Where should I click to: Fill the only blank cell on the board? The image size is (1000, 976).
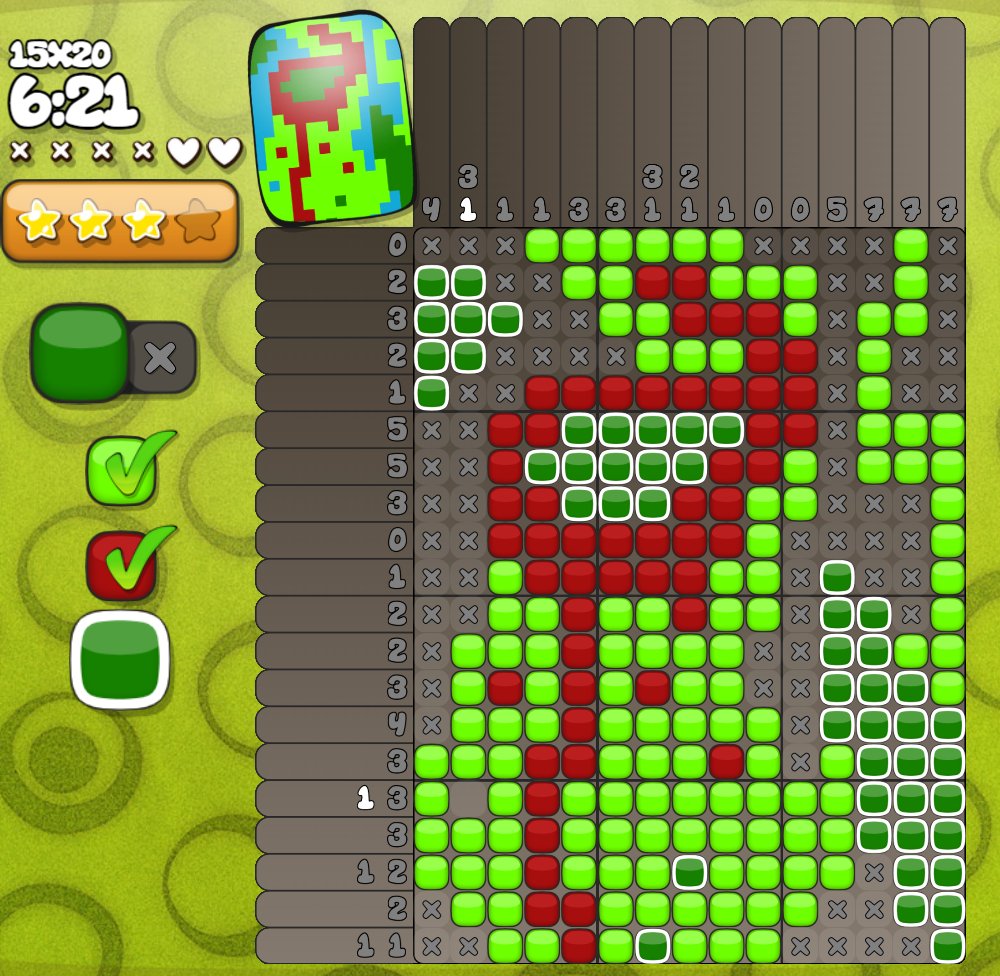(468, 798)
